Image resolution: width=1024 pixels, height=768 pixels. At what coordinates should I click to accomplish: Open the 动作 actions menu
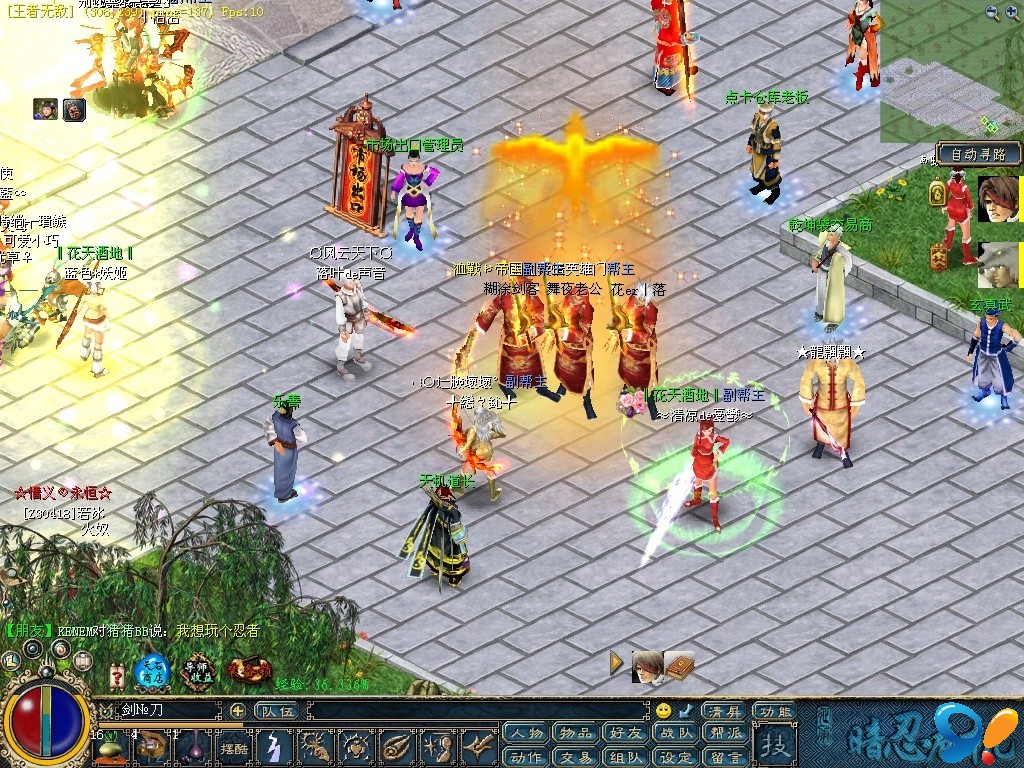pyautogui.click(x=527, y=757)
